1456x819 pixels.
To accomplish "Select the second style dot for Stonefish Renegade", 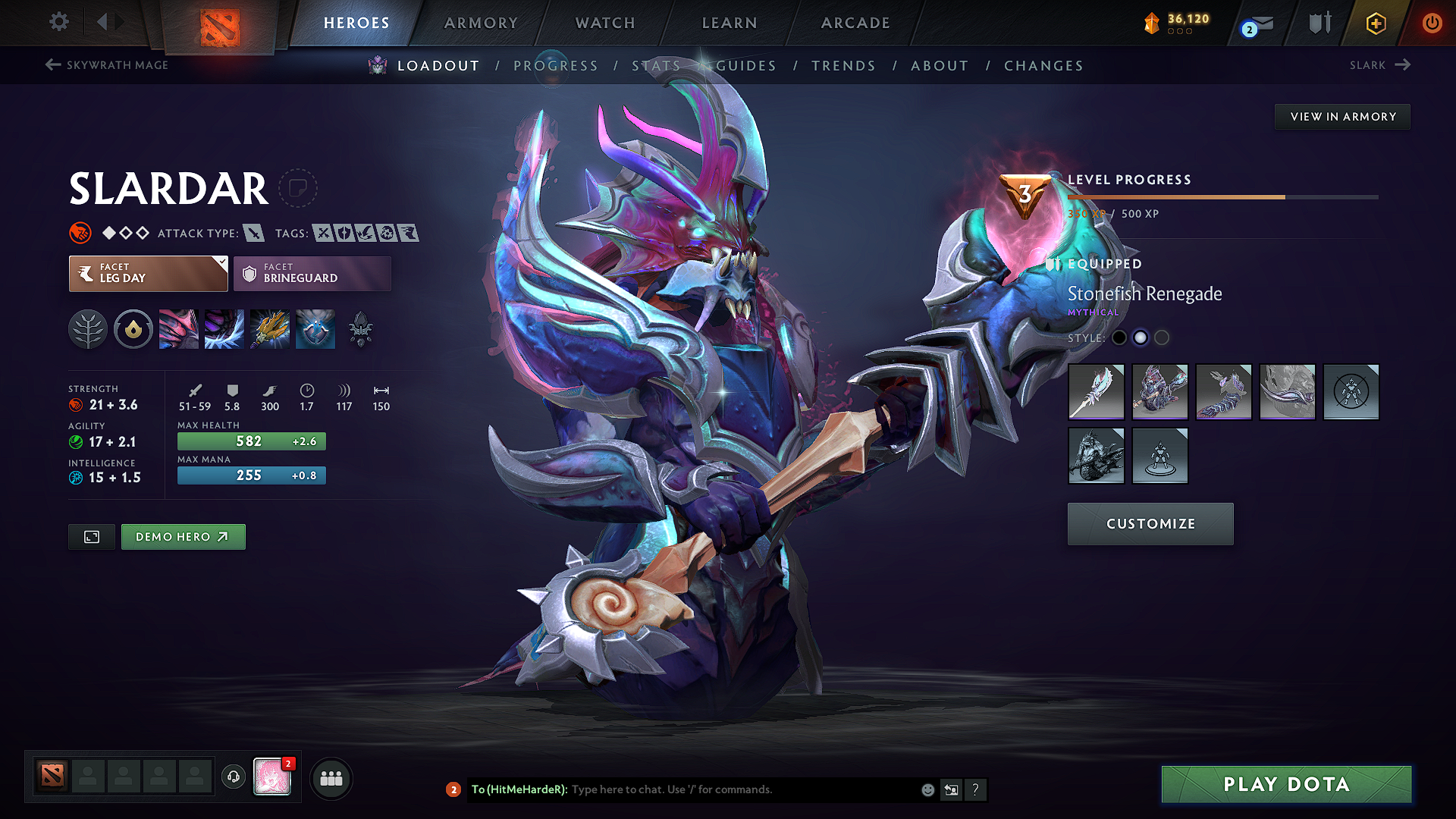I will (1141, 338).
